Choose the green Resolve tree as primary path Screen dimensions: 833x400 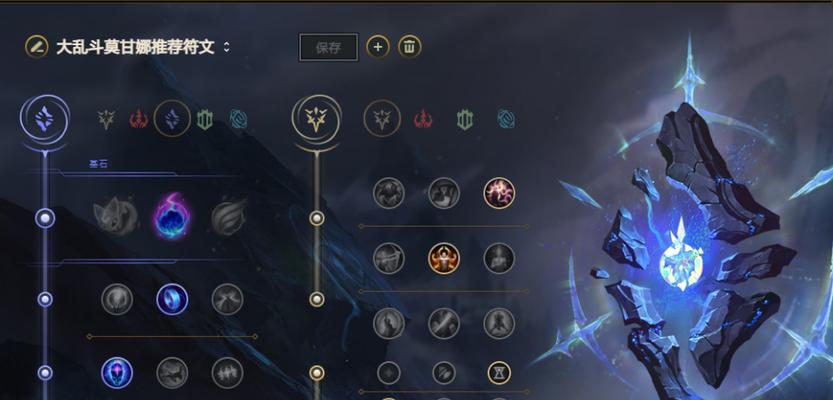coord(205,120)
